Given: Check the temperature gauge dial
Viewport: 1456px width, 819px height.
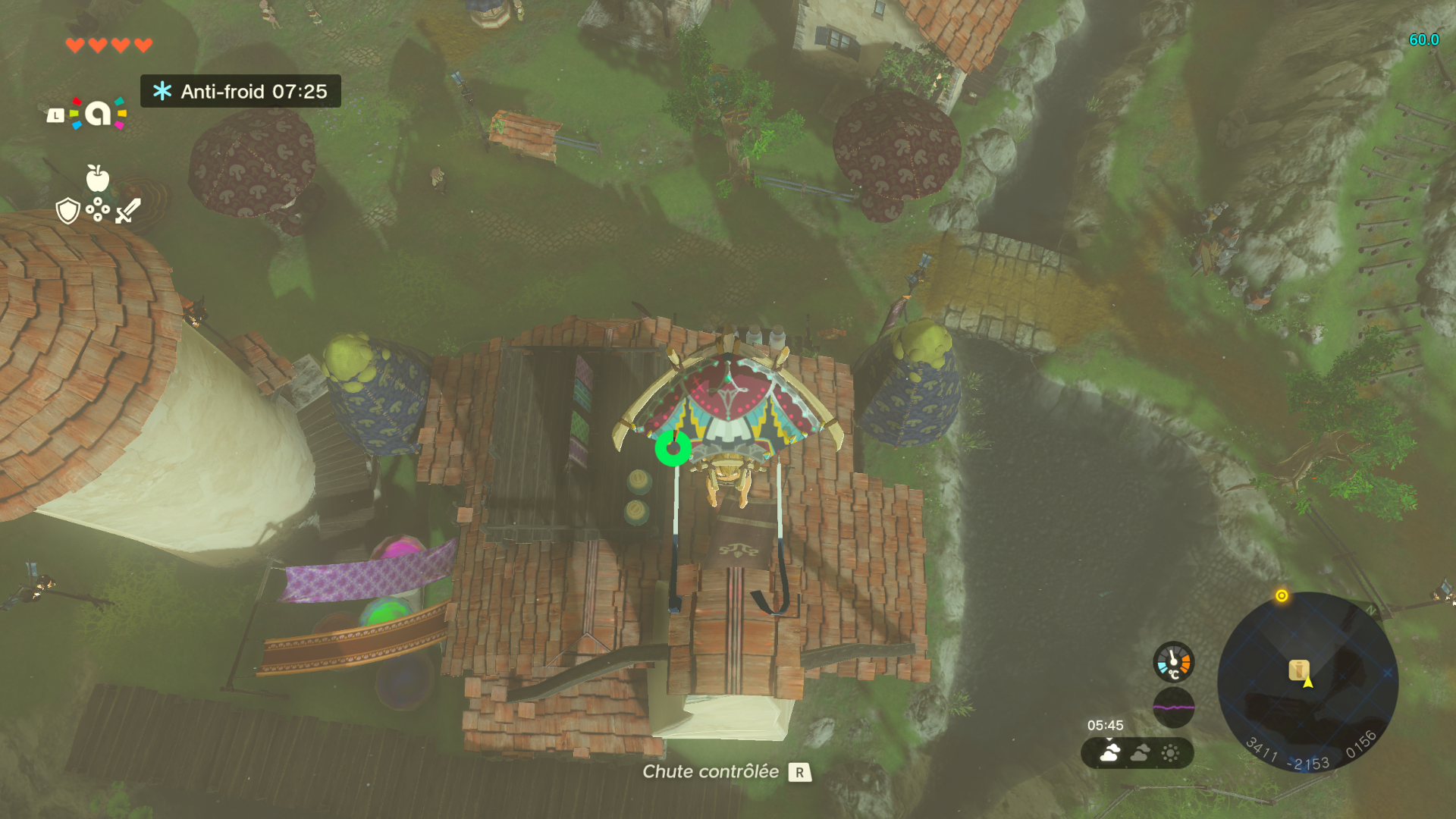Looking at the screenshot, I should click(x=1173, y=661).
